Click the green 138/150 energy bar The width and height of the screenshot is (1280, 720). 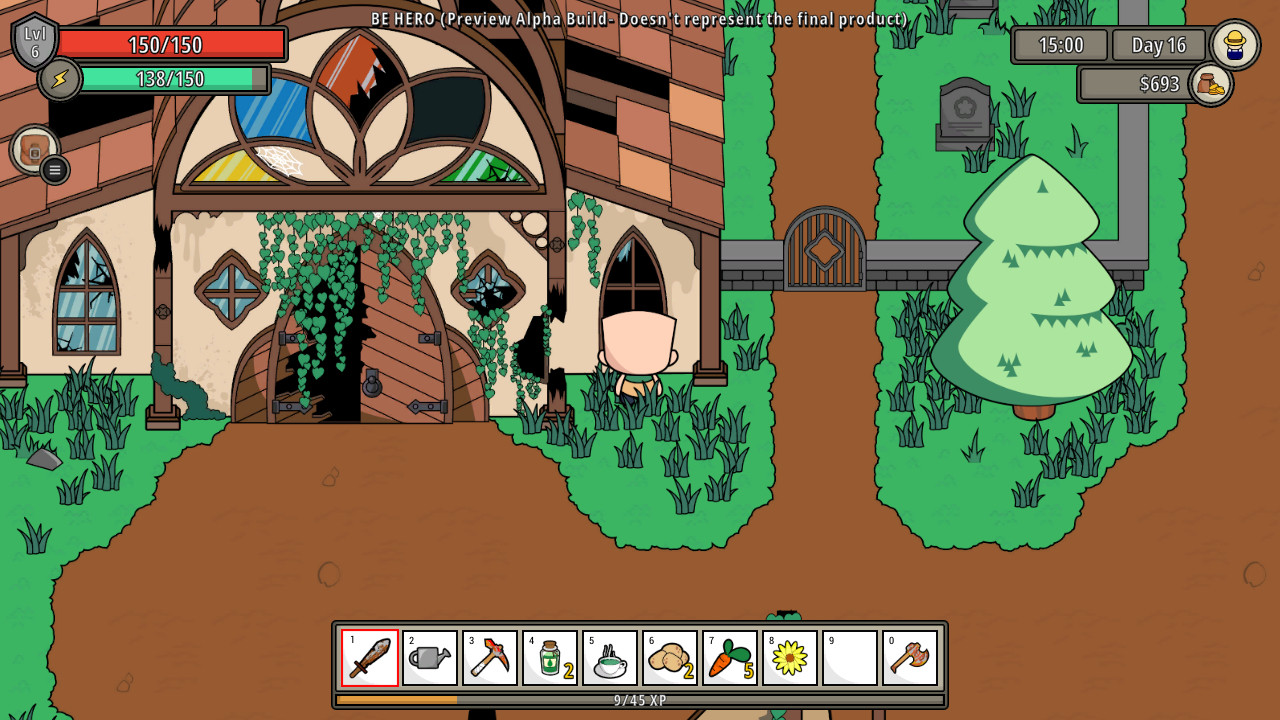[175, 78]
